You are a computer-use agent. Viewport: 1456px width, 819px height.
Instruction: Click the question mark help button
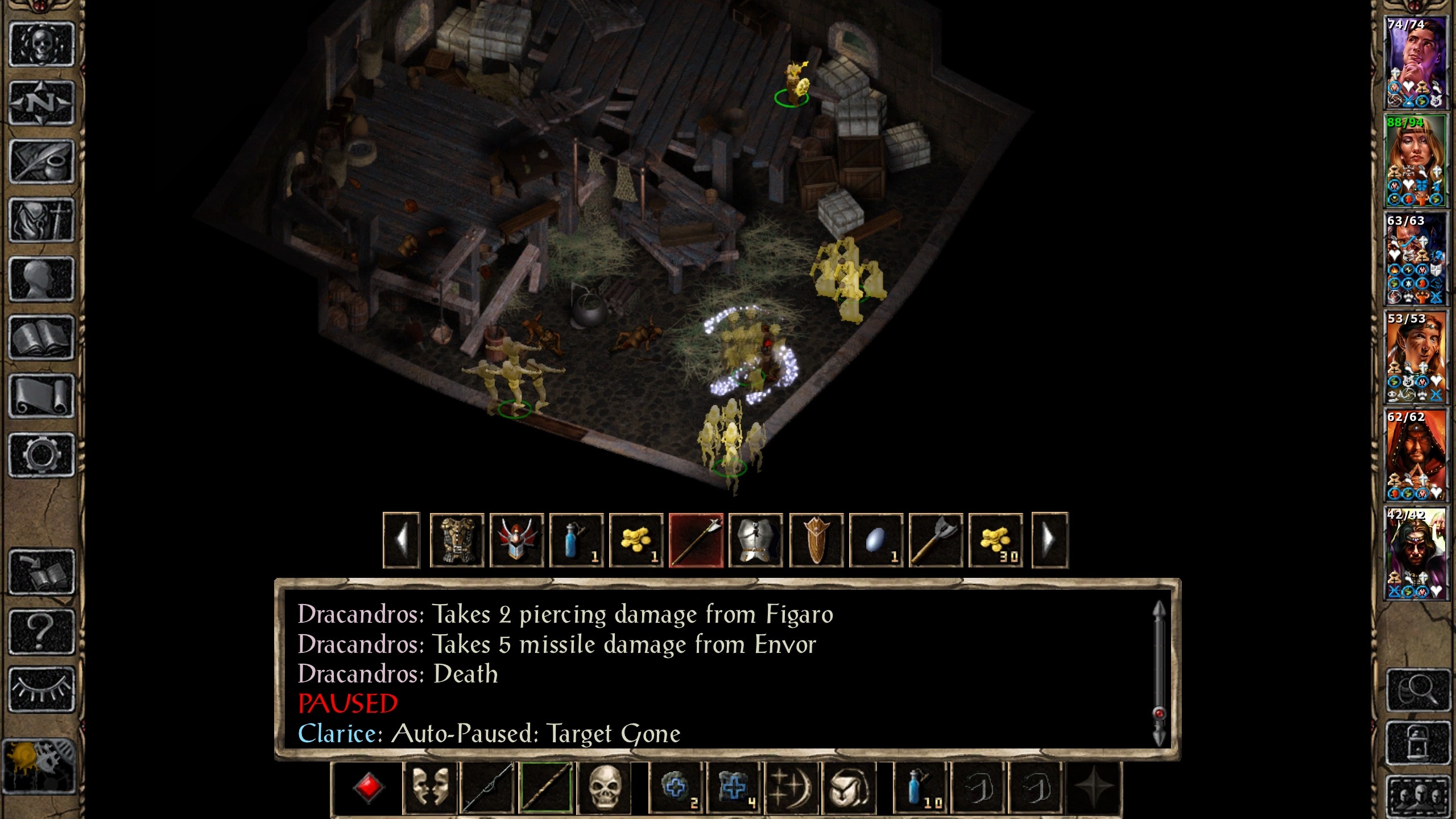coord(42,630)
